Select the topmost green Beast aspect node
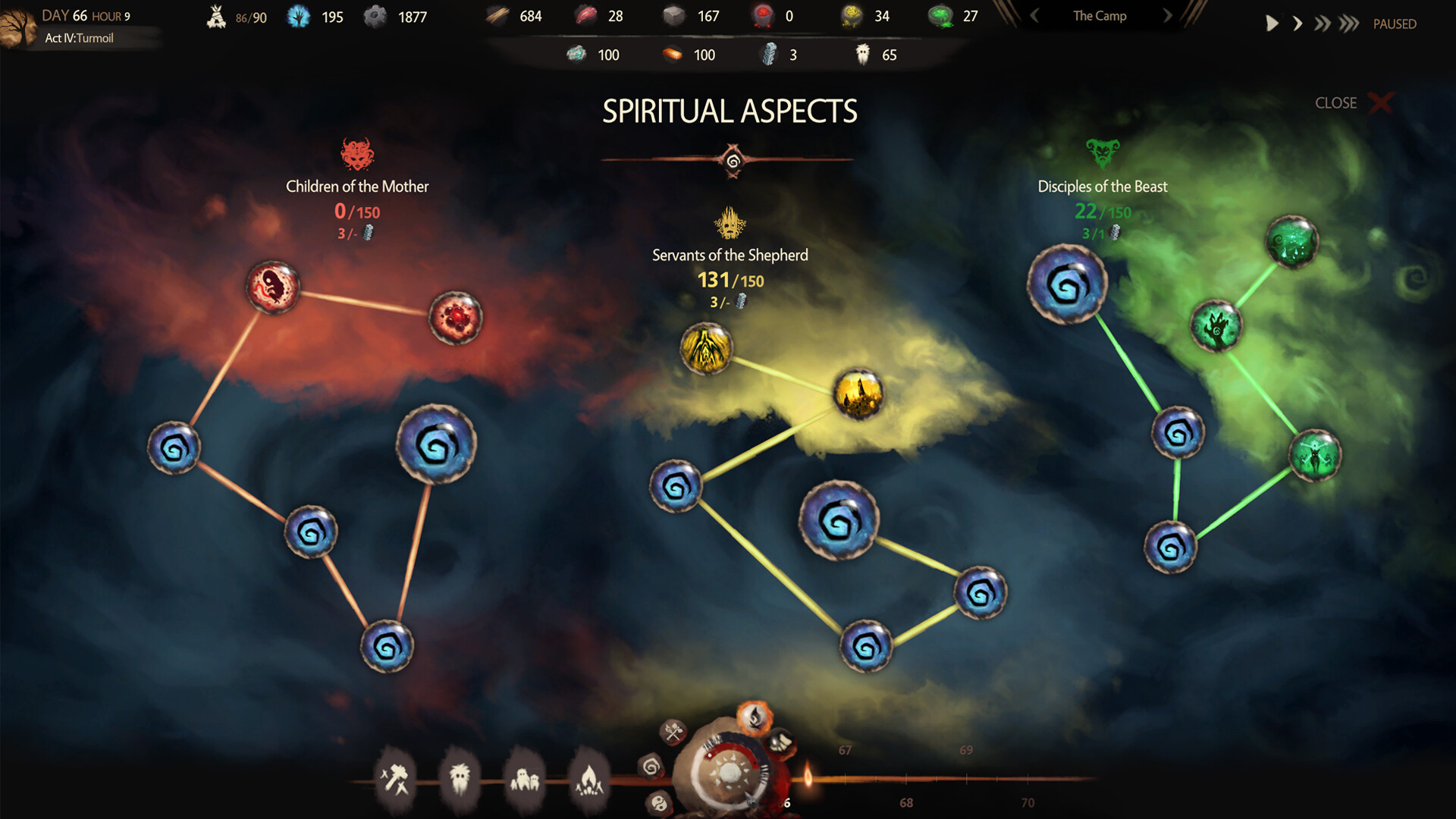The image size is (1456, 819). (x=1291, y=242)
